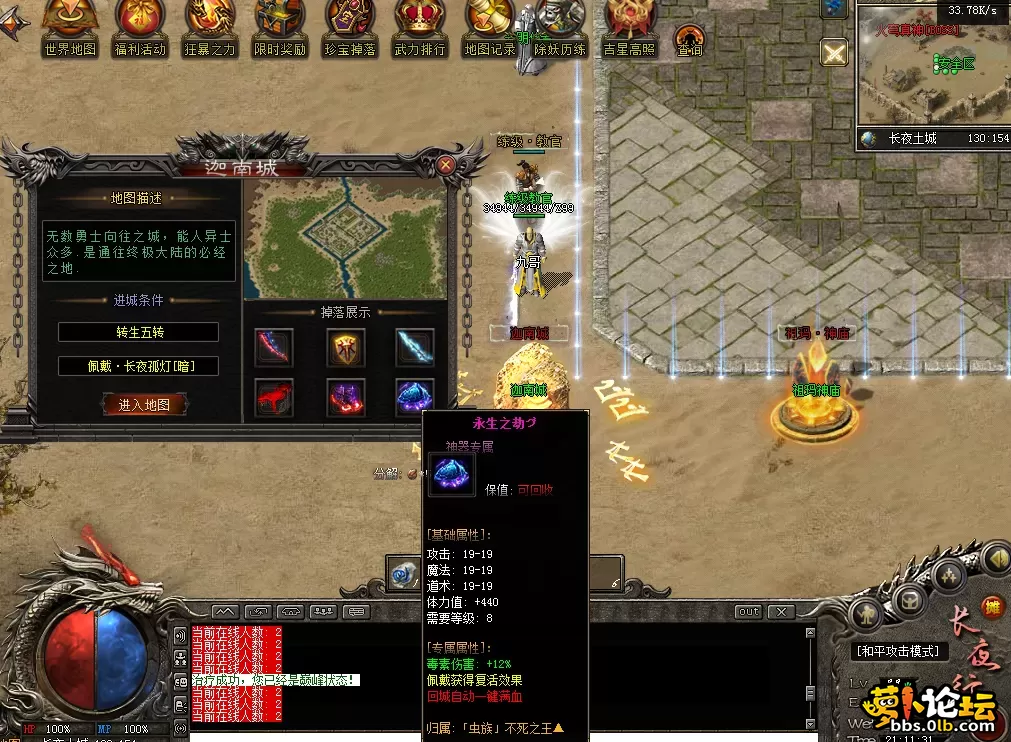Open the 吉星高照 icon
Screen dimensions: 1011x742
(629, 27)
